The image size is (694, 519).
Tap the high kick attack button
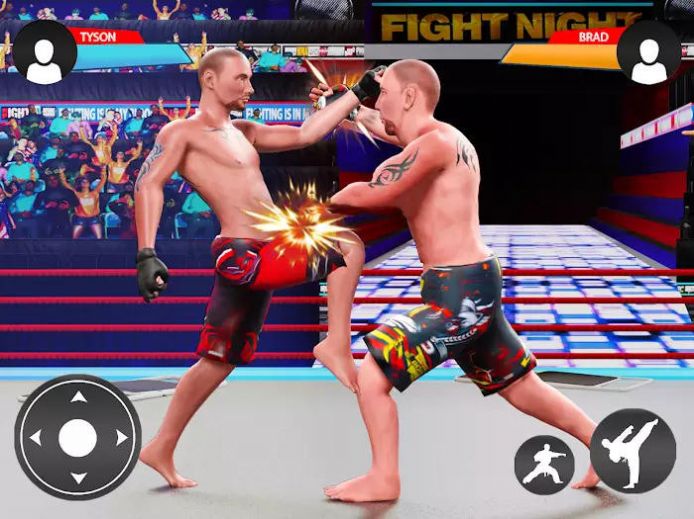tap(632, 451)
